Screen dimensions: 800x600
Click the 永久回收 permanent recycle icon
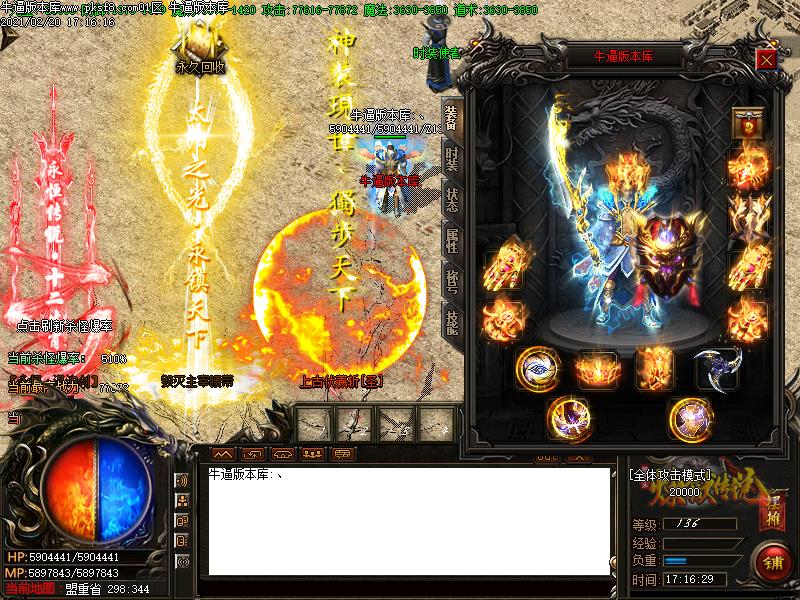coord(200,48)
